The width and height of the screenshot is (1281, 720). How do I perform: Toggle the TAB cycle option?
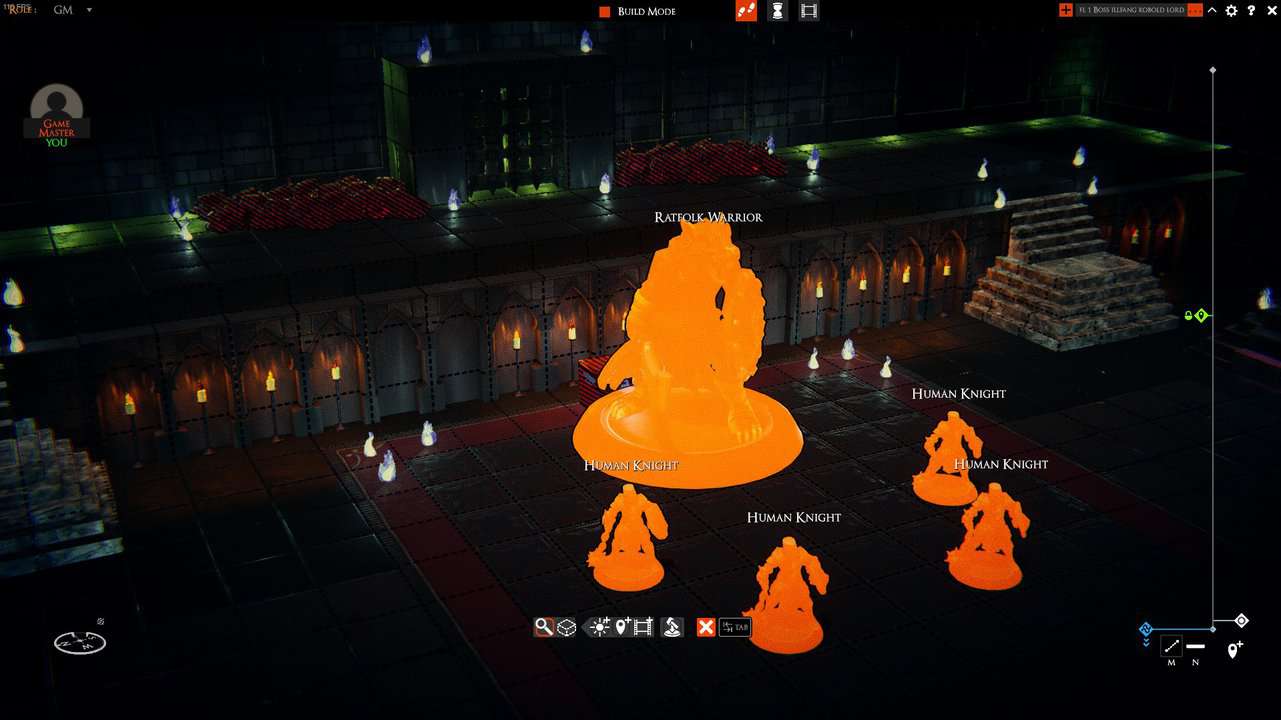click(x=734, y=627)
